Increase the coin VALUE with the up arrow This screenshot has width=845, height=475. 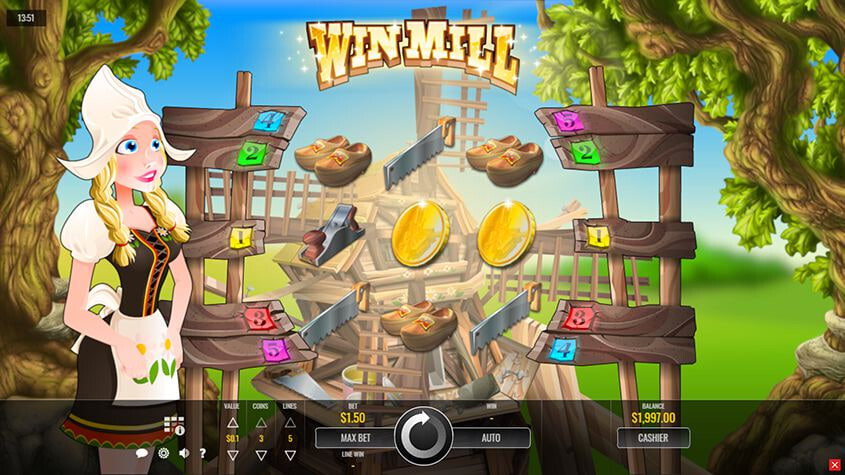(232, 421)
